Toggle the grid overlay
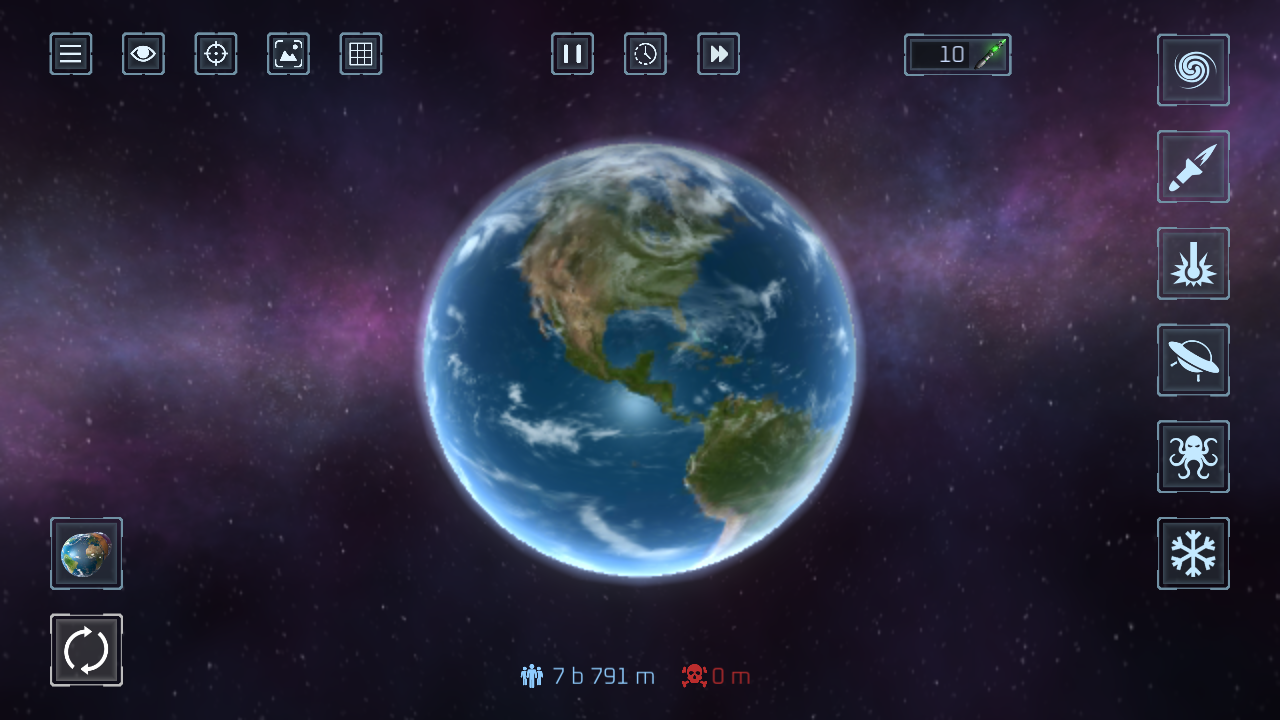Viewport: 1280px width, 720px height. pyautogui.click(x=360, y=53)
